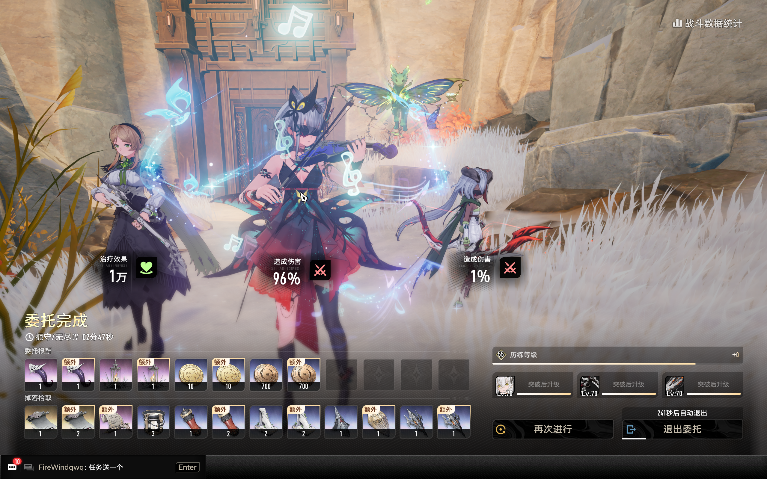This screenshot has width=767, height=479.
Task: Click 退出委托 to exit the commission
Action: click(x=682, y=429)
